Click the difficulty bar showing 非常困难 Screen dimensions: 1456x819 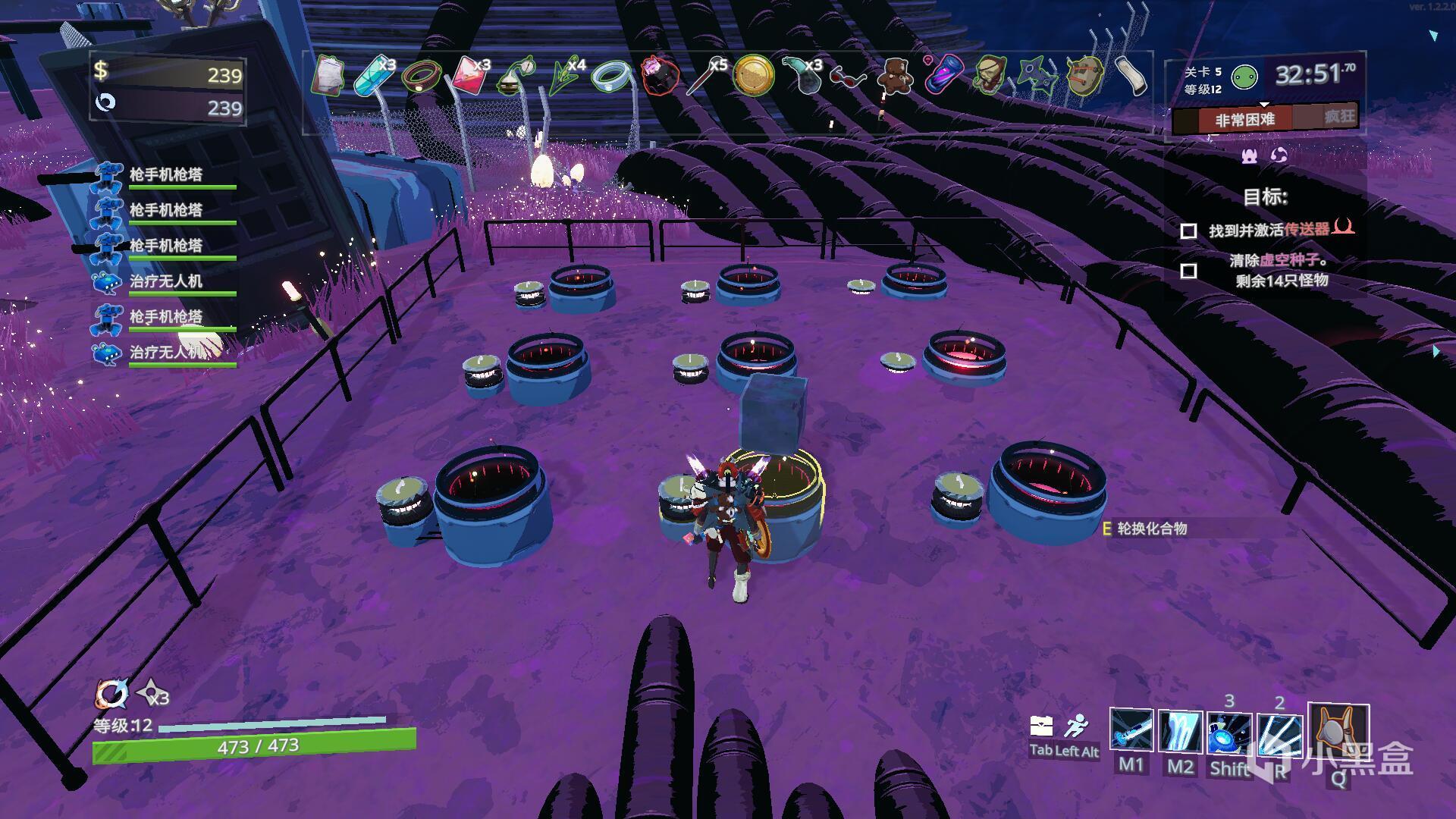(1245, 119)
